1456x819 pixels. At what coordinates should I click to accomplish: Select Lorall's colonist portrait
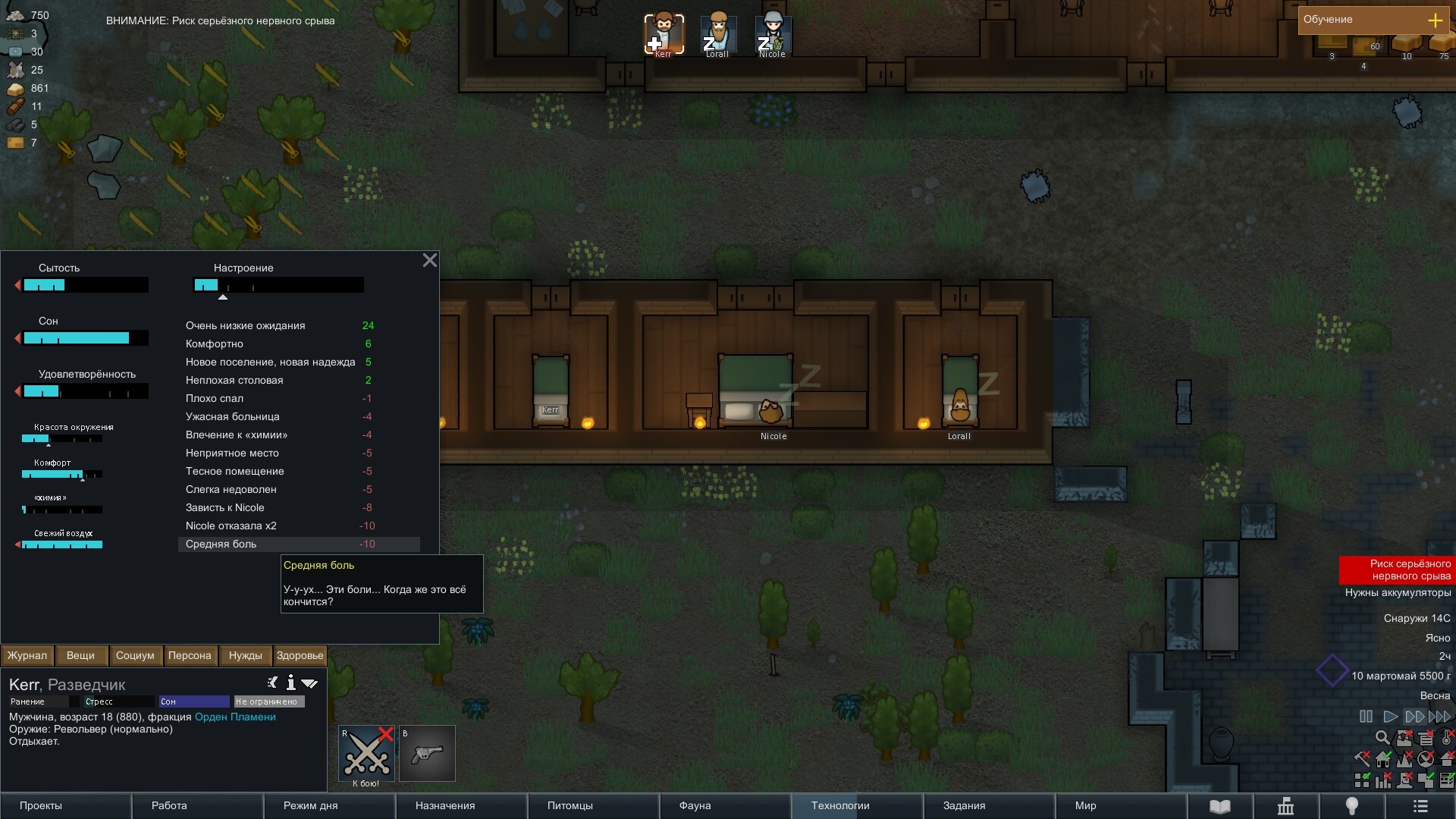click(718, 34)
